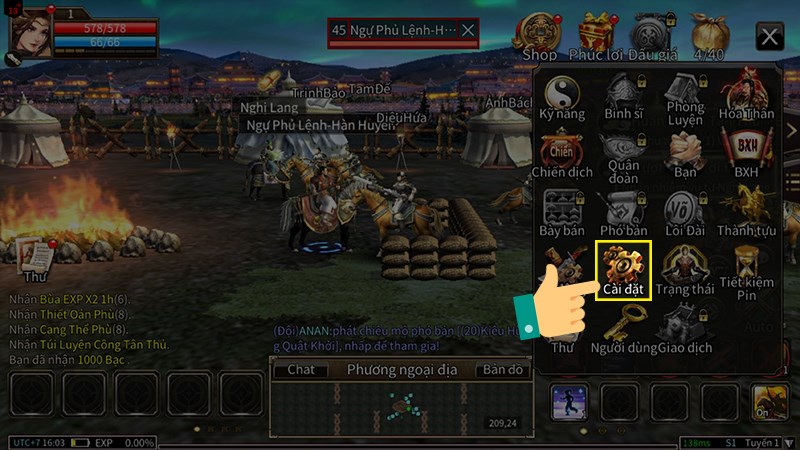
Task: Open the Bản đồ map button
Action: coord(503,370)
